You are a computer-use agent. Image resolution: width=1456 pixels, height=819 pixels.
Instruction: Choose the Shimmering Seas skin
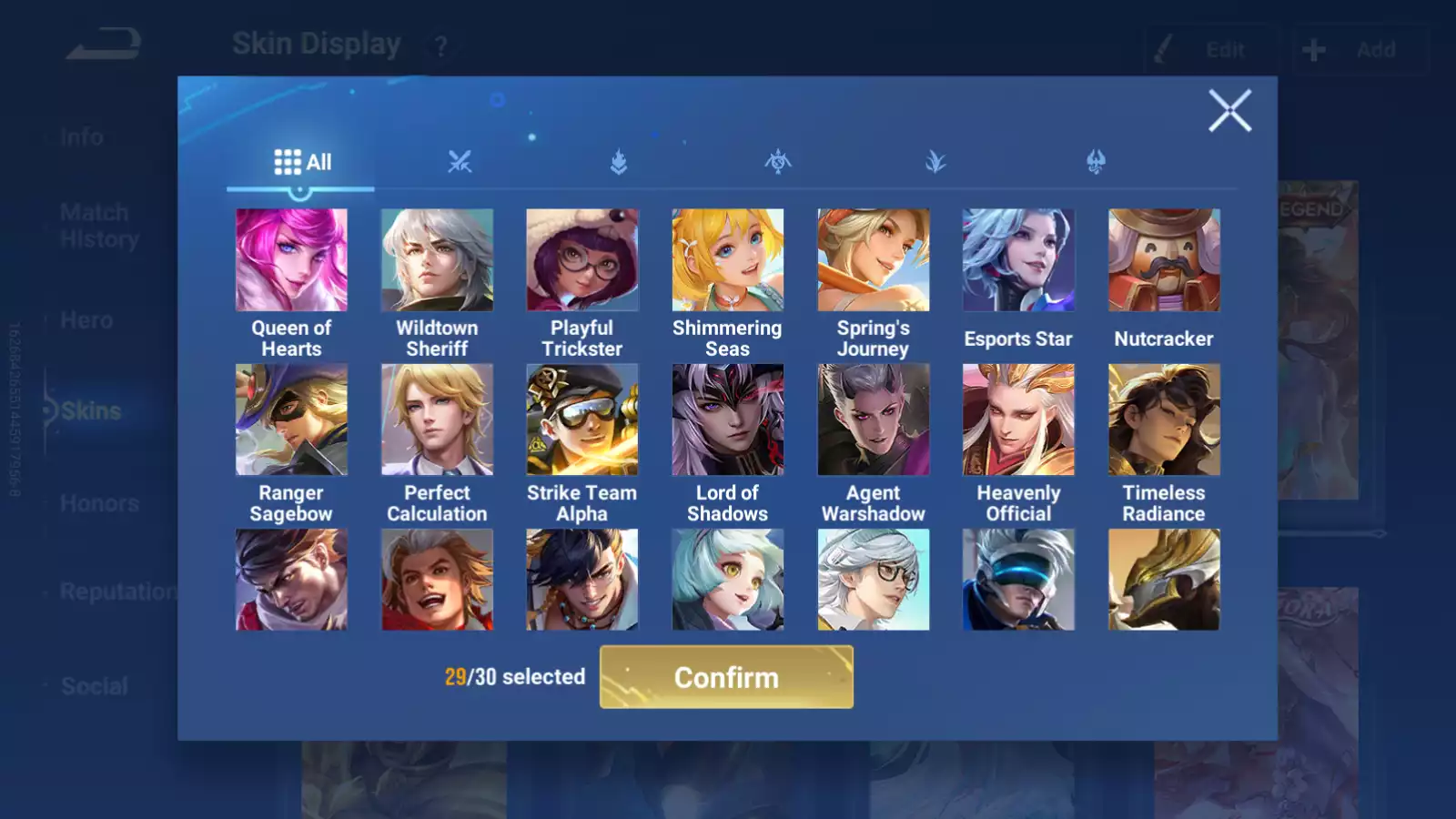coord(727,258)
